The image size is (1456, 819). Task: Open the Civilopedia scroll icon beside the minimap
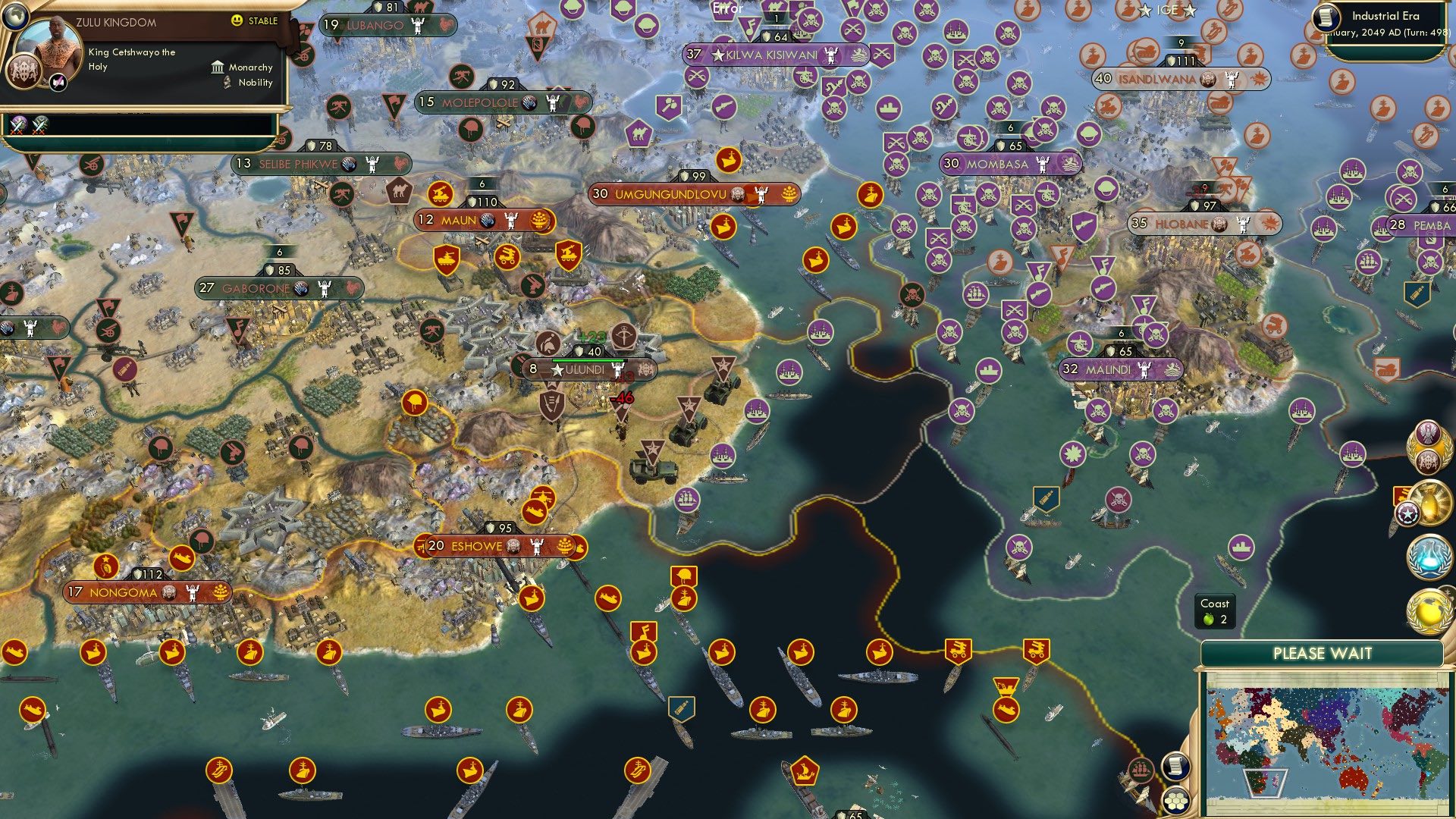pos(1175,767)
